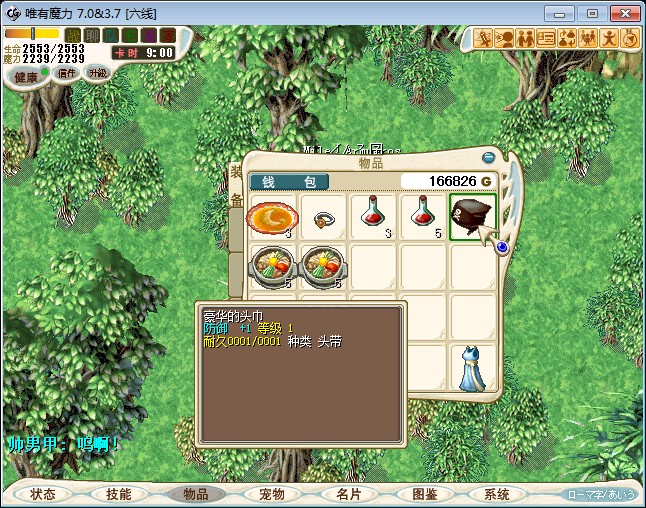646x508 pixels.
Task: Click the 钱包 wallet button
Action: pos(289,182)
